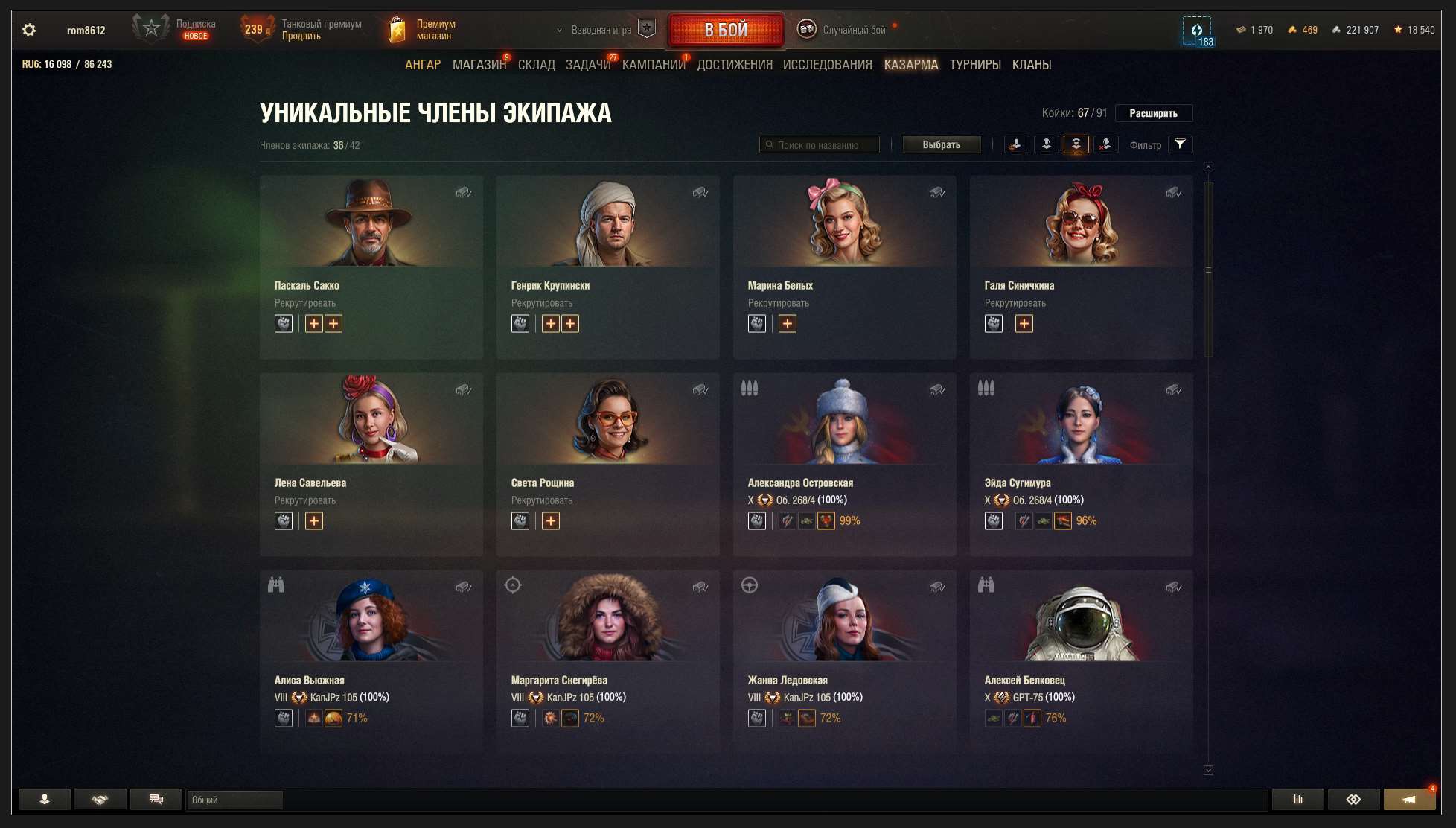Open contacts list person icon bottom left

pos(45,799)
